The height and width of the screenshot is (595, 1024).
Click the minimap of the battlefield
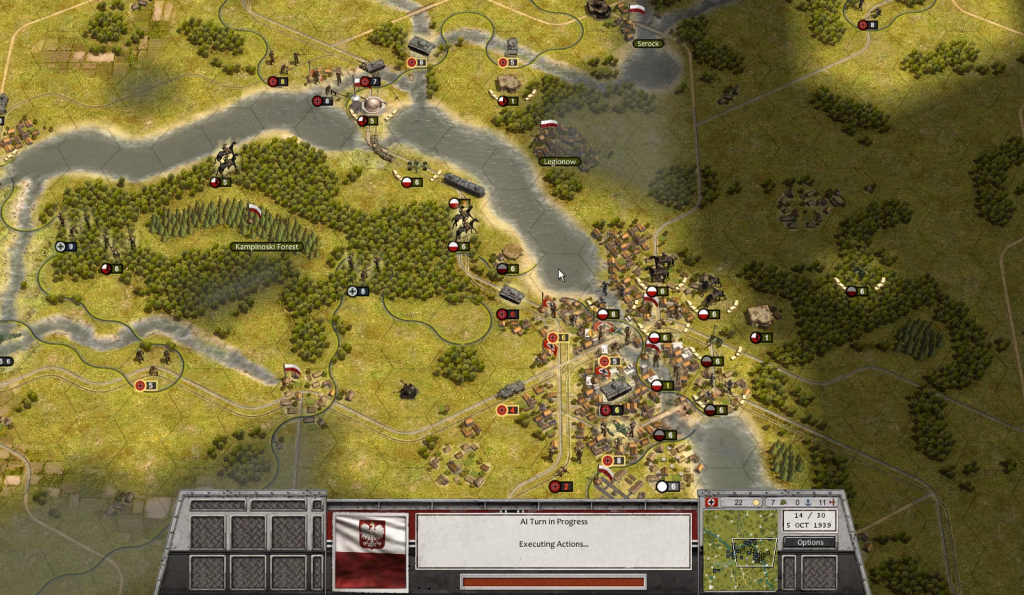pos(739,550)
